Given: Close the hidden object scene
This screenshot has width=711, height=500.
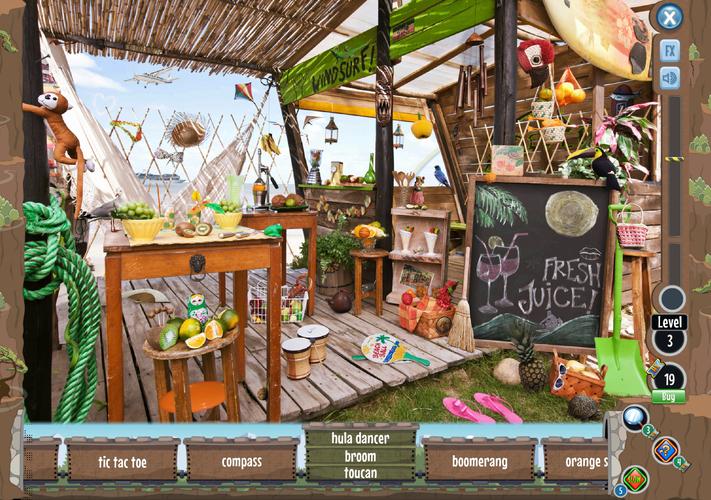Looking at the screenshot, I should (669, 17).
